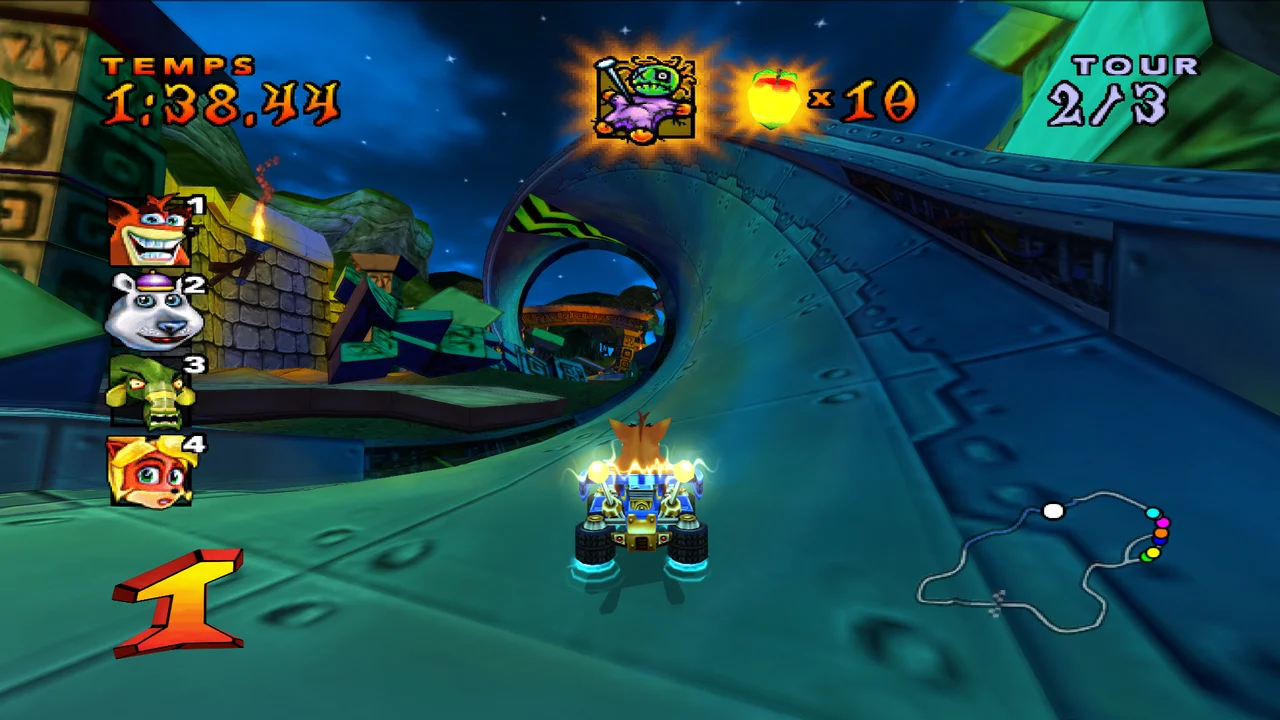The width and height of the screenshot is (1280, 720).
Task: Click the timer reading 1:38.44
Action: 220,102
